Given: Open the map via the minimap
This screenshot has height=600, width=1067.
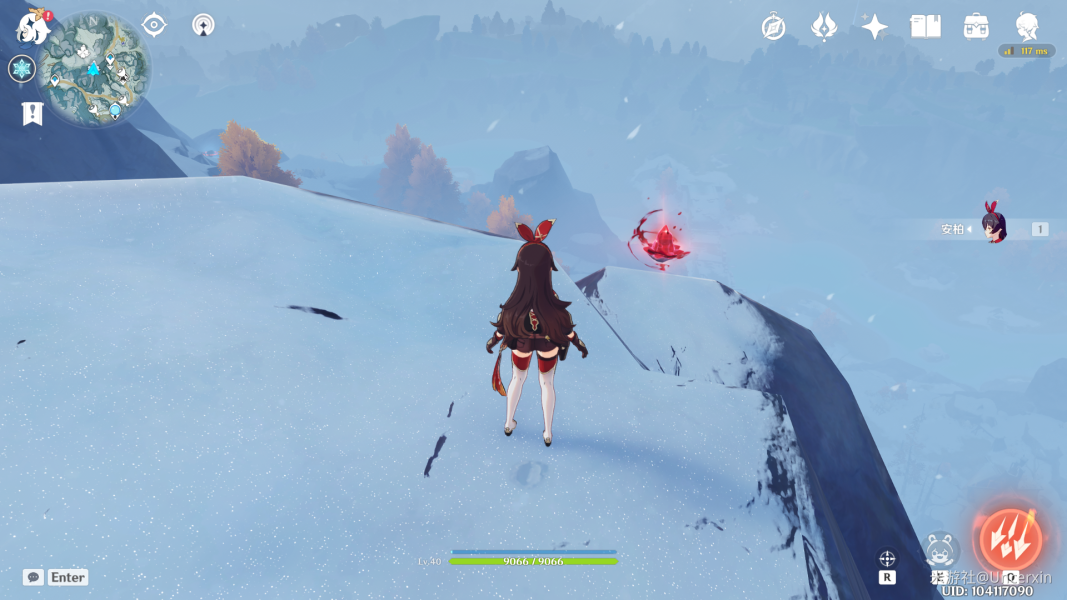Looking at the screenshot, I should [95, 70].
